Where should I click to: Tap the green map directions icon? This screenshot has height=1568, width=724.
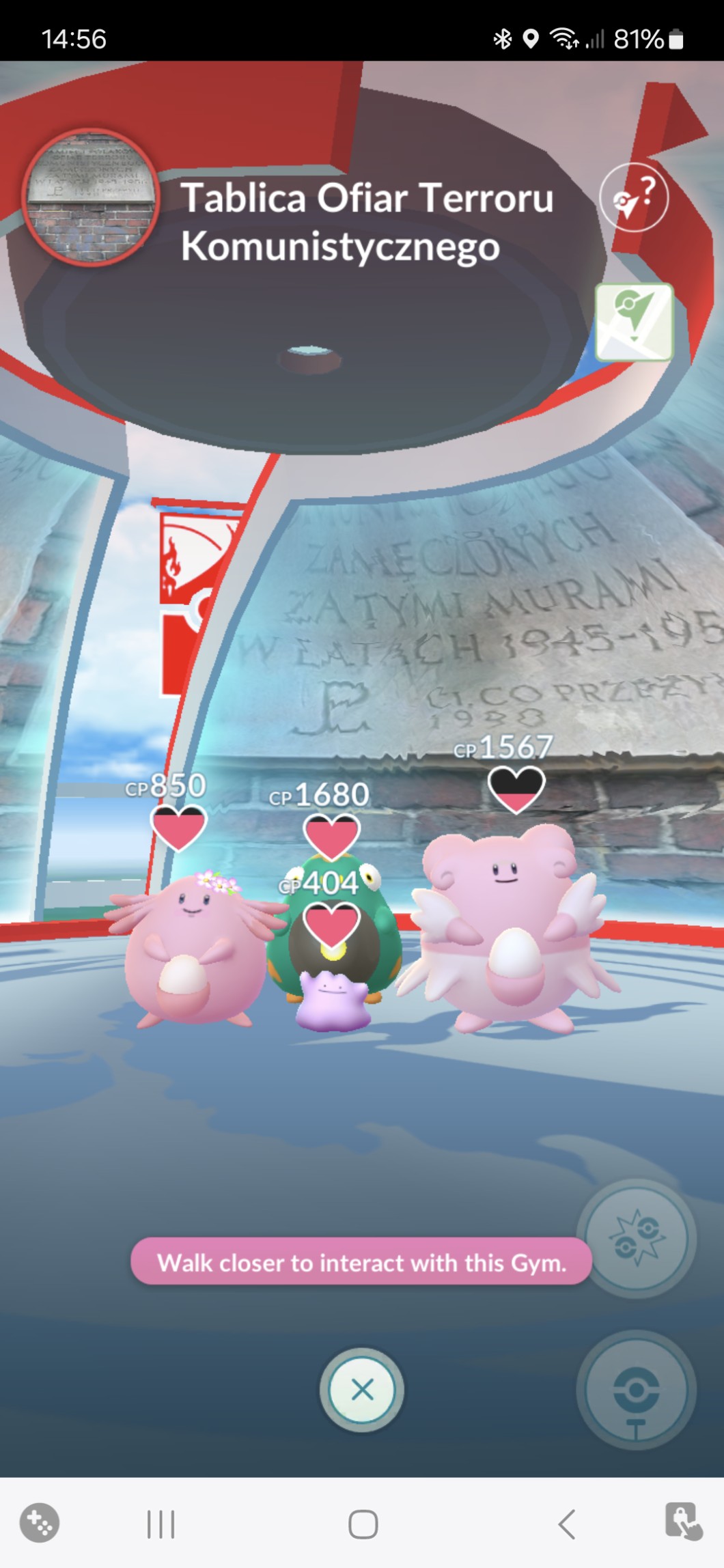(634, 322)
